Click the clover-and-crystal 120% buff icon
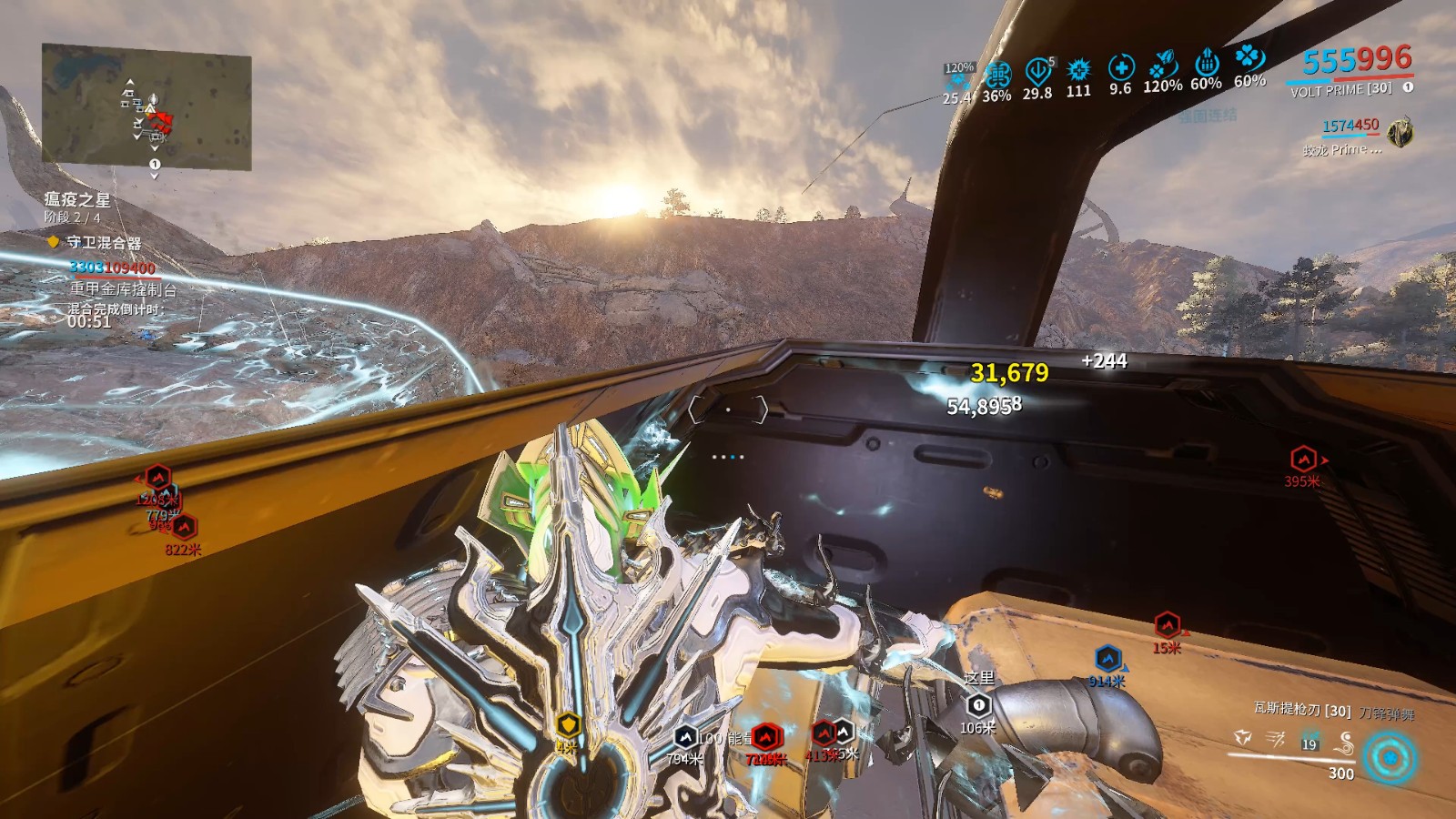 (x=1163, y=65)
